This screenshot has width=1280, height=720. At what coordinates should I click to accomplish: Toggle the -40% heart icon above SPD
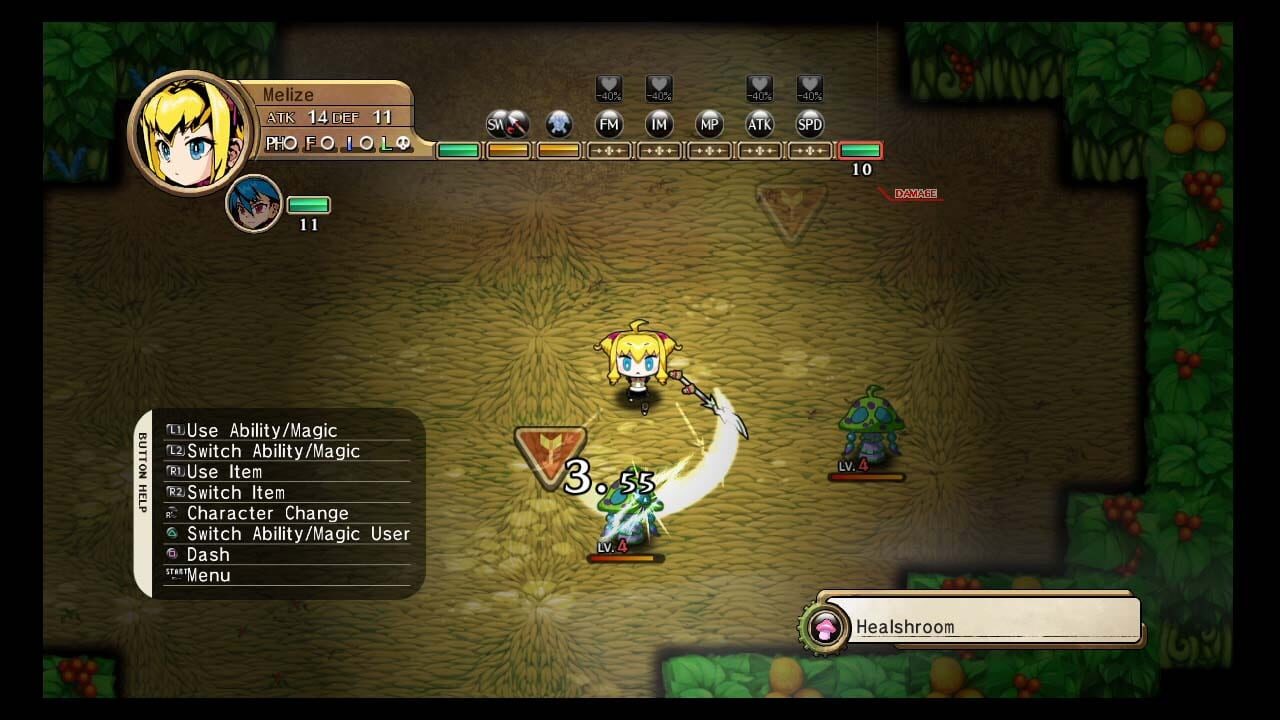coord(810,88)
